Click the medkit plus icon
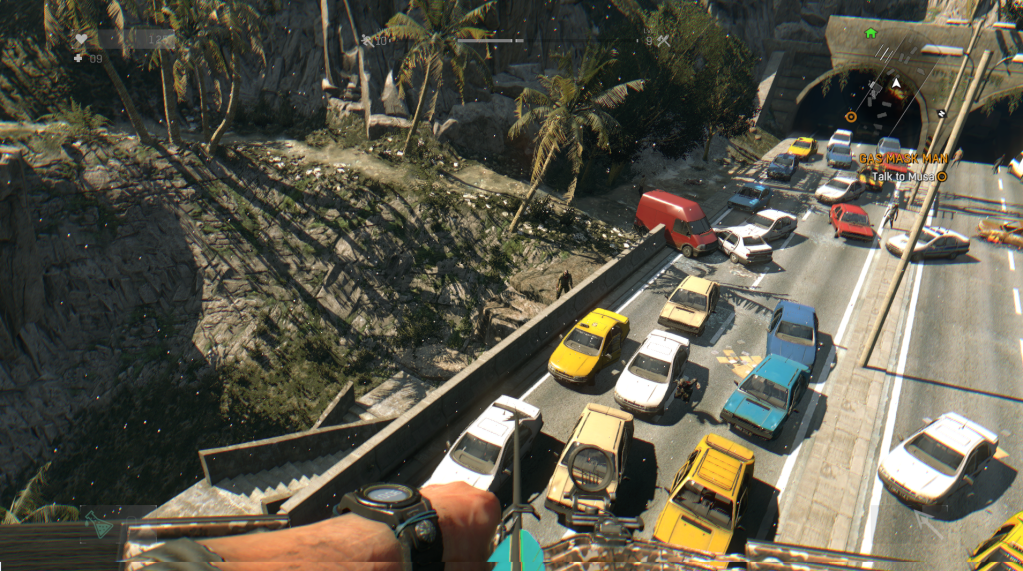The width and height of the screenshot is (1023, 571). (79, 58)
